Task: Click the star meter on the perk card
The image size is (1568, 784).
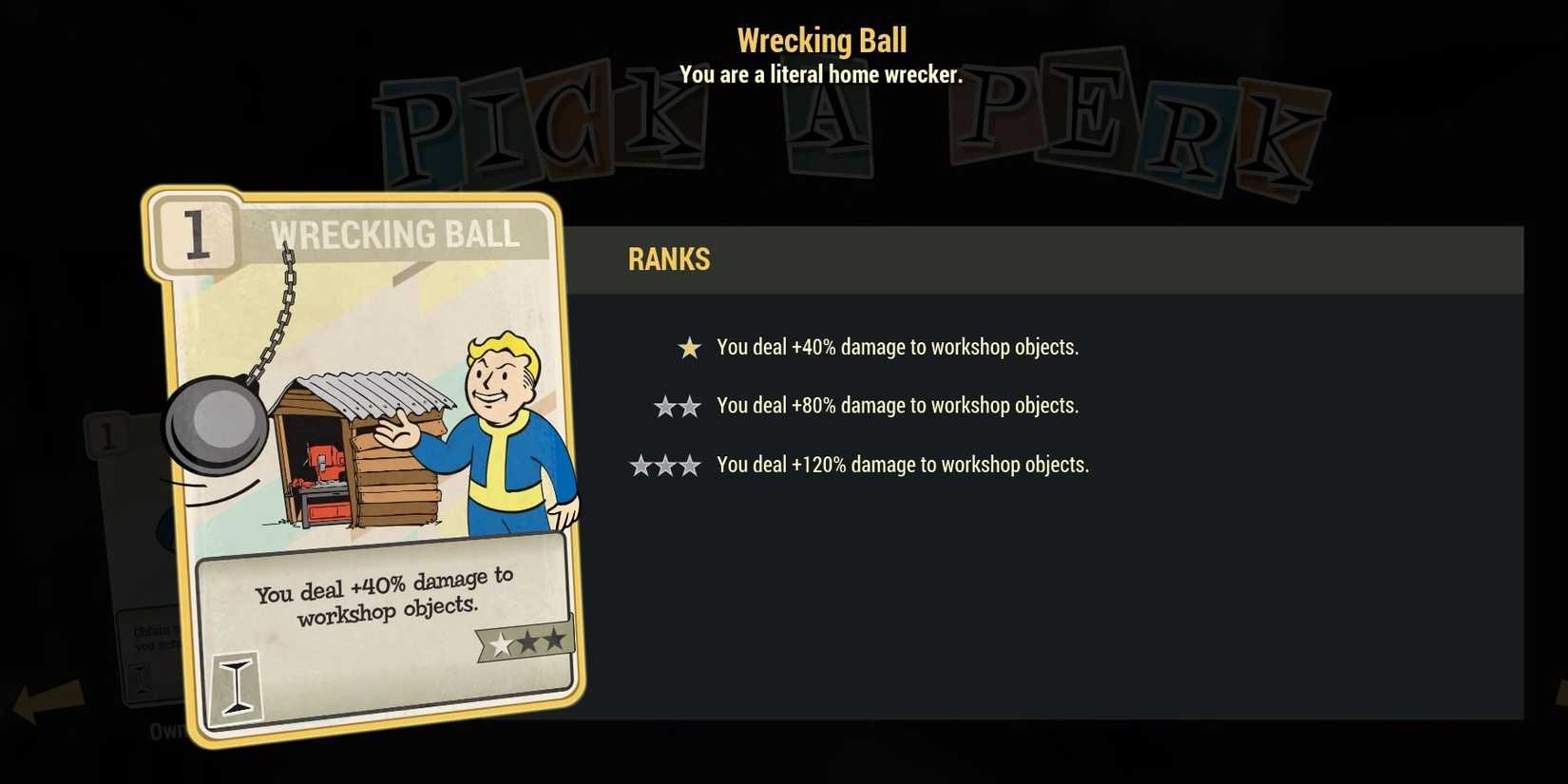Action: click(x=525, y=641)
